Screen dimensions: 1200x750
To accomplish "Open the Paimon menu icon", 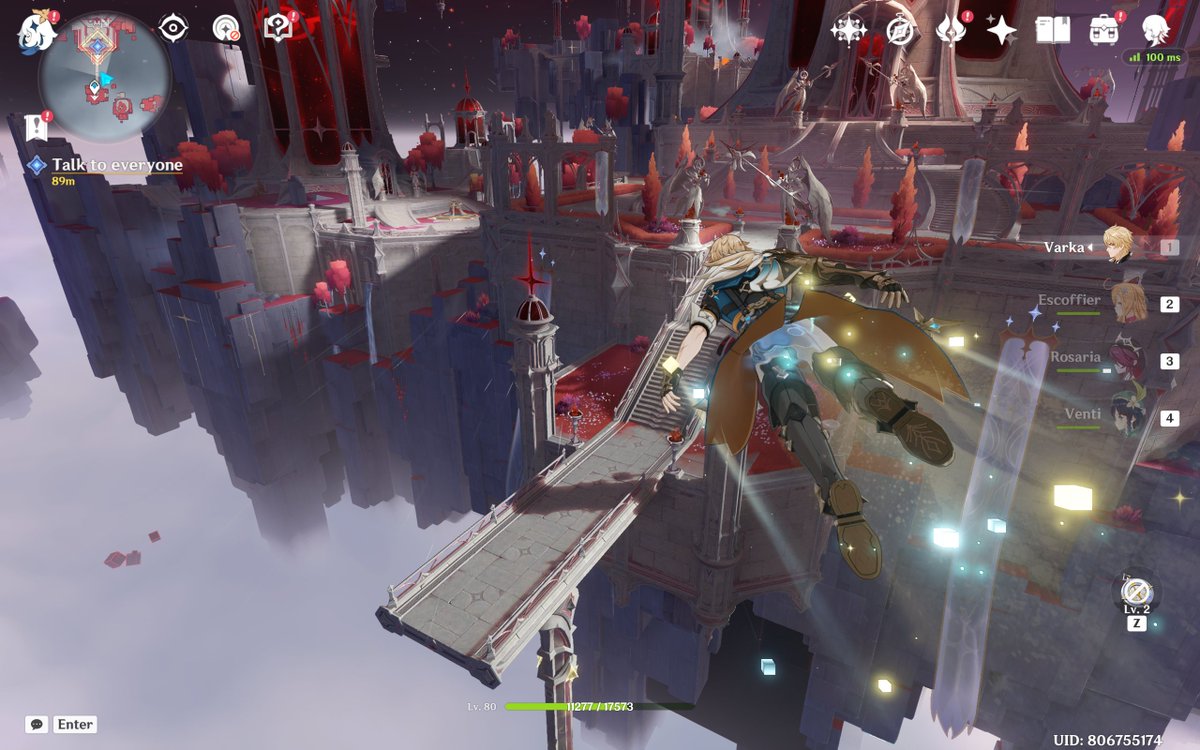I will [x=34, y=32].
